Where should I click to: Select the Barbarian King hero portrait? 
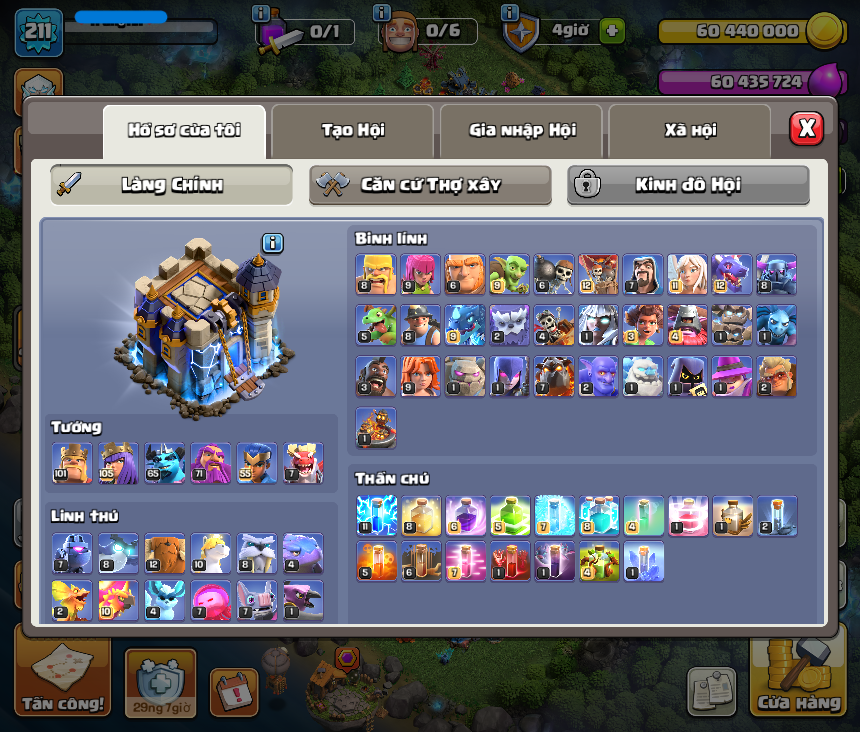(x=72, y=463)
